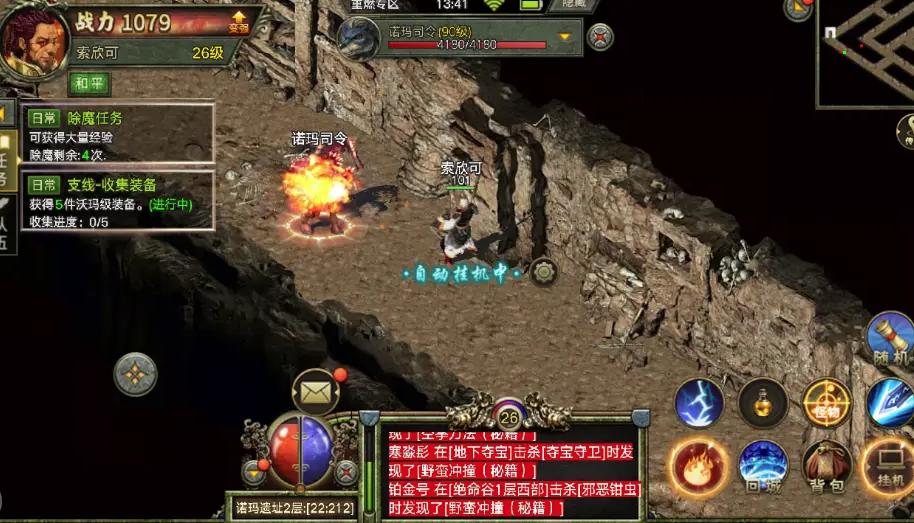
Task: Use the 回城 return-to-town skill
Action: click(x=763, y=466)
